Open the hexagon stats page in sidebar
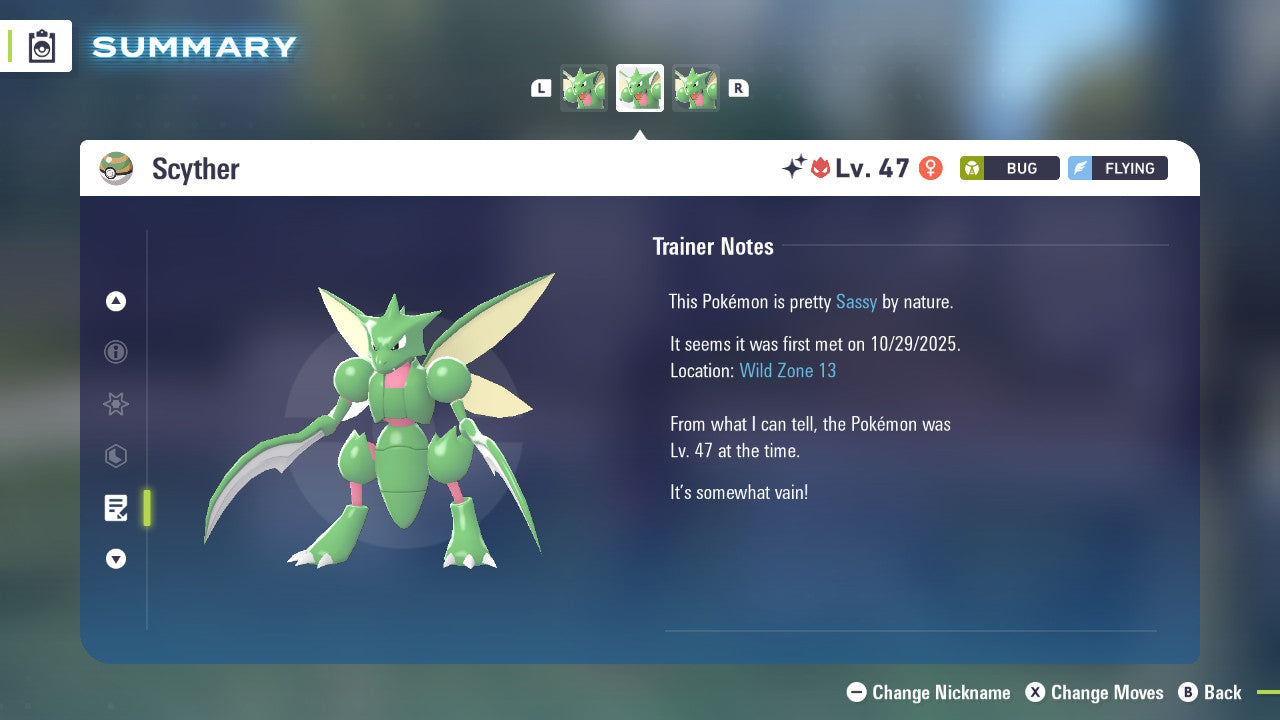The image size is (1280, 720). pyautogui.click(x=116, y=456)
